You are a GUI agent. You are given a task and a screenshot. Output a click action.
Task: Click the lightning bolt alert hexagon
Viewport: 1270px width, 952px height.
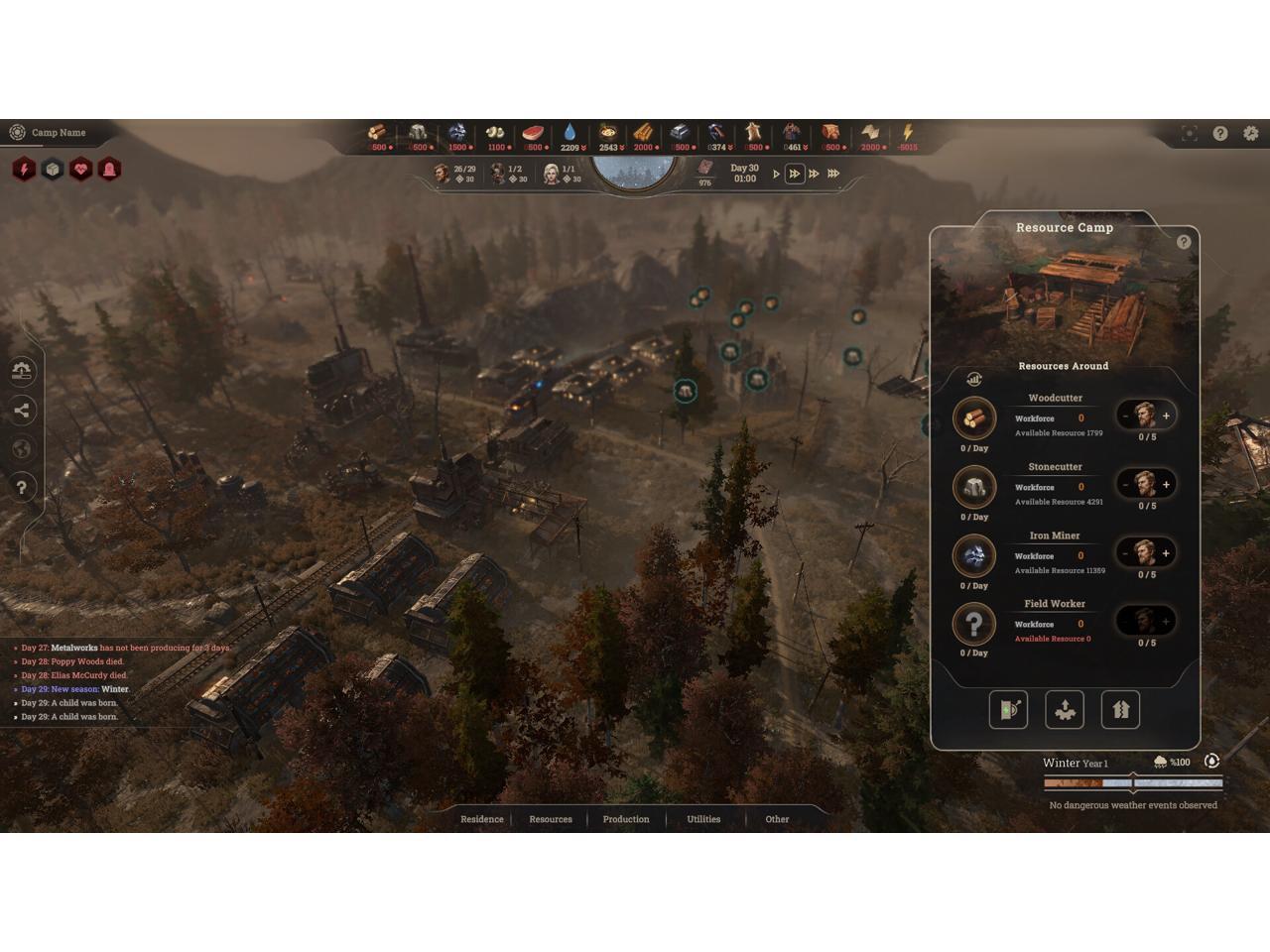24,170
